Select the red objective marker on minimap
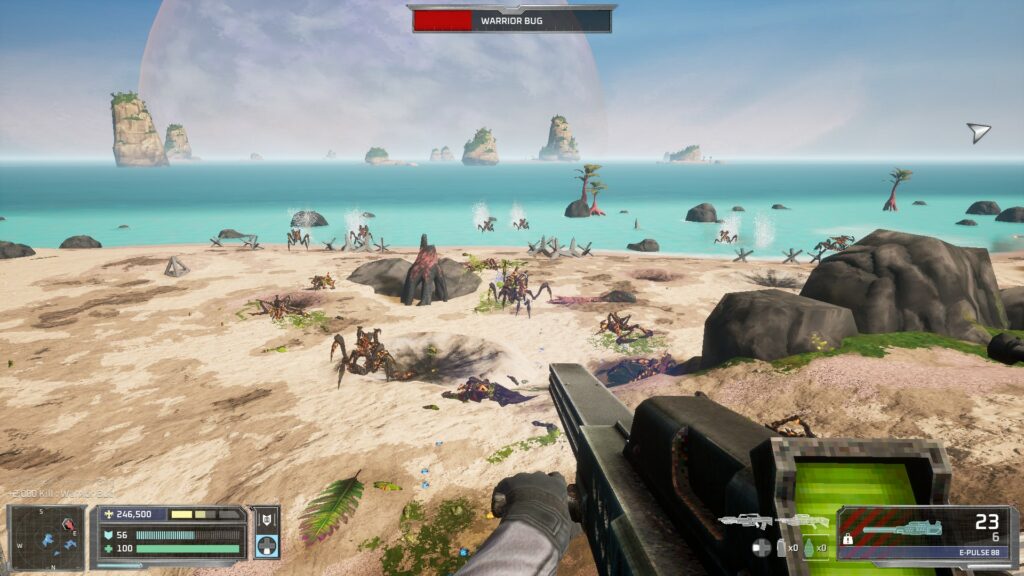 click(x=69, y=525)
